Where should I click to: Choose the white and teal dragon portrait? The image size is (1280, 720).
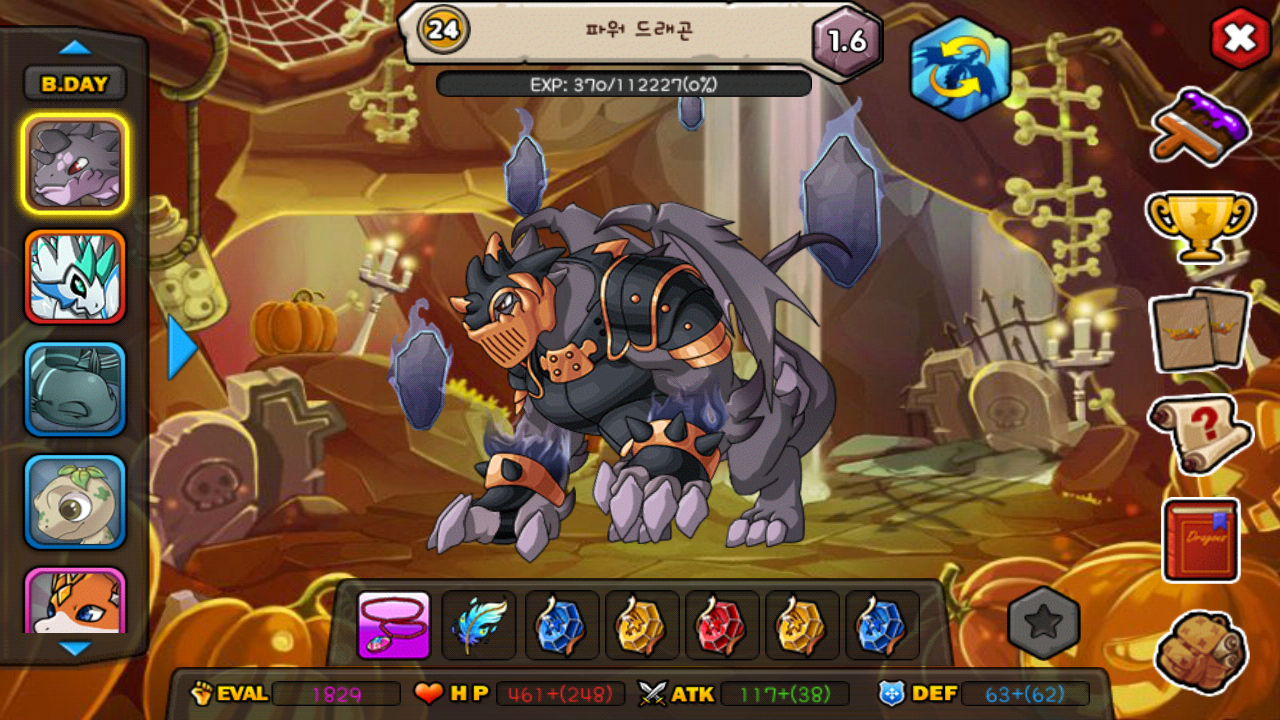point(75,277)
